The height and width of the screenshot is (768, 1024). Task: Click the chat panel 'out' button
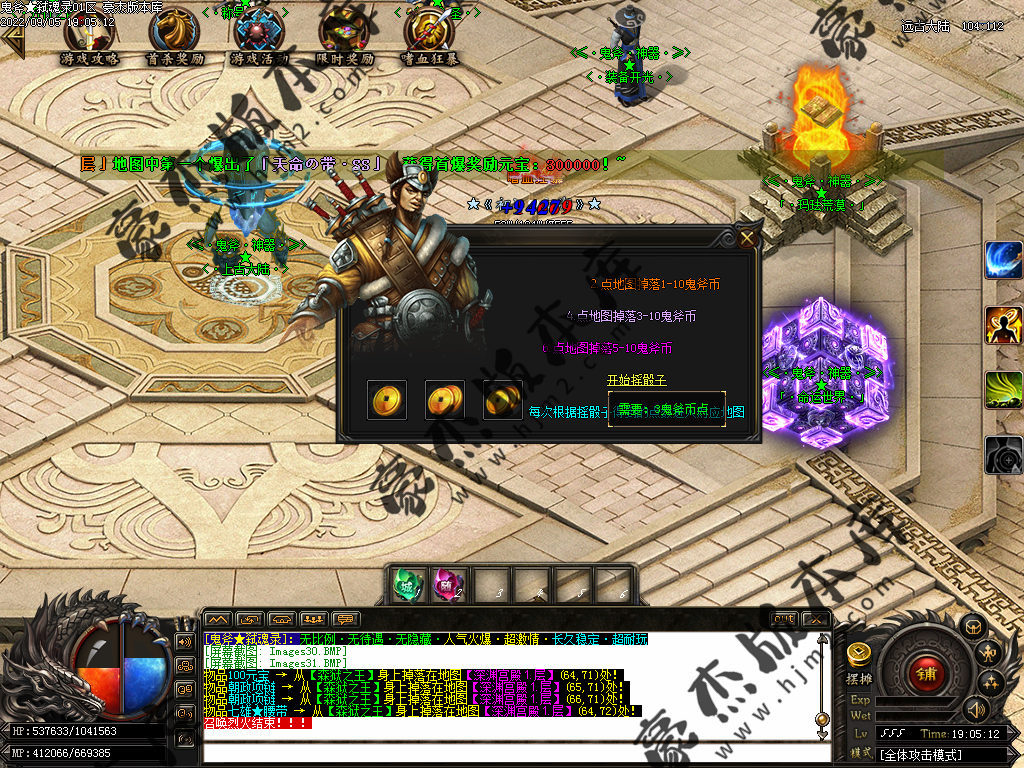pos(785,619)
